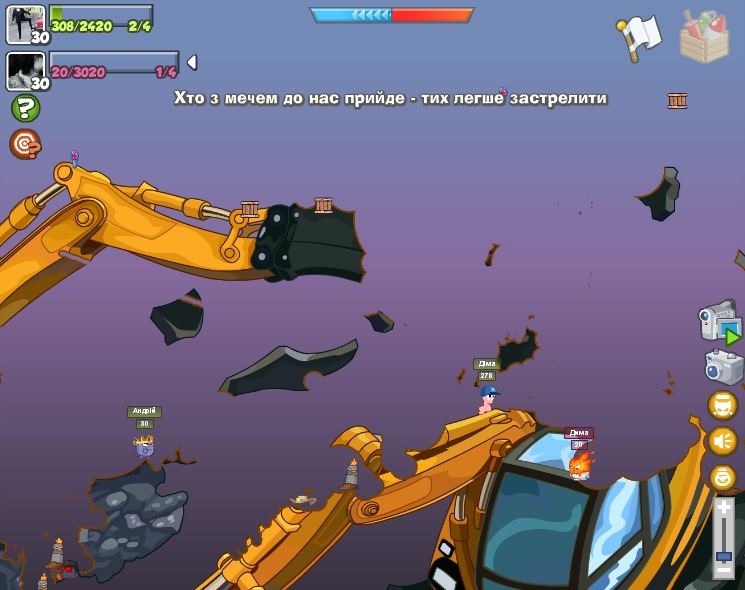
Task: Take a screenshot with the photo camera
Action: point(723,367)
